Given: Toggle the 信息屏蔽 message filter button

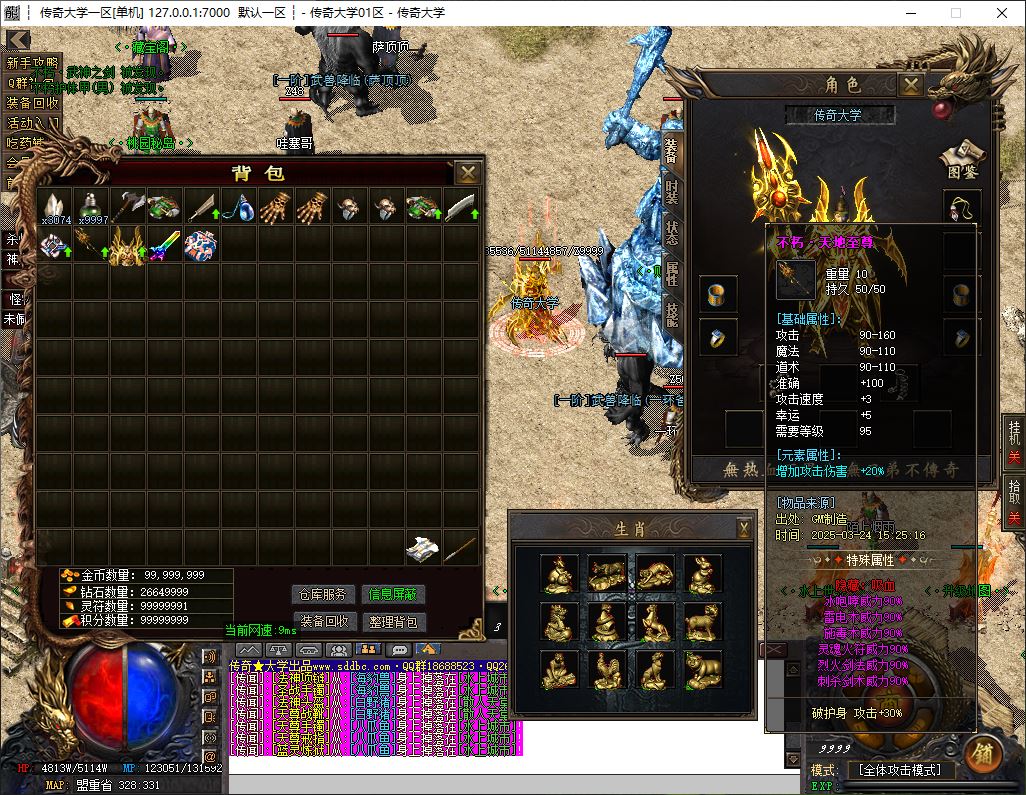Looking at the screenshot, I should point(393,594).
